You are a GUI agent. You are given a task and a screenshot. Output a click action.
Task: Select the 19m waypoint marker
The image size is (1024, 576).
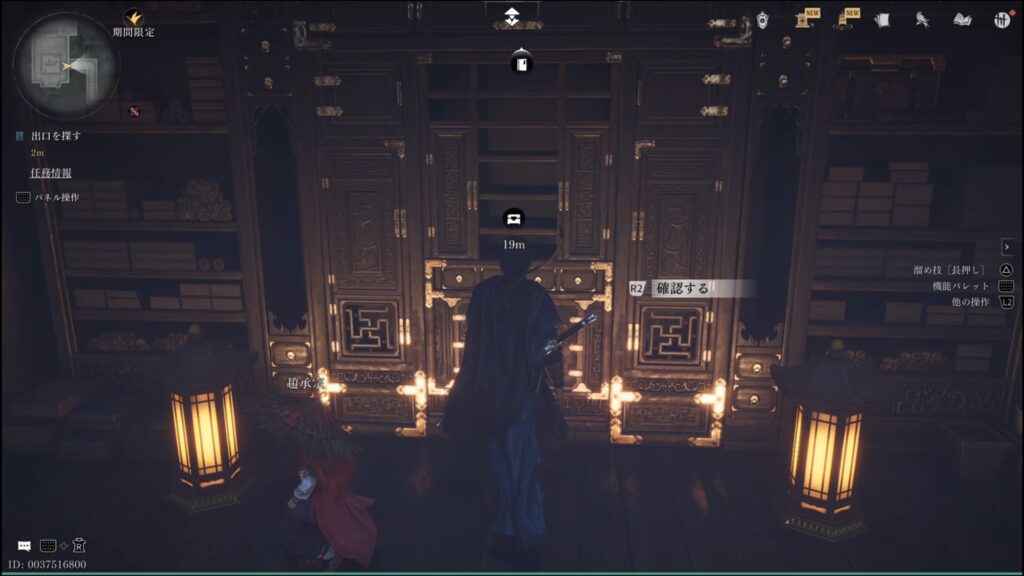click(x=514, y=219)
